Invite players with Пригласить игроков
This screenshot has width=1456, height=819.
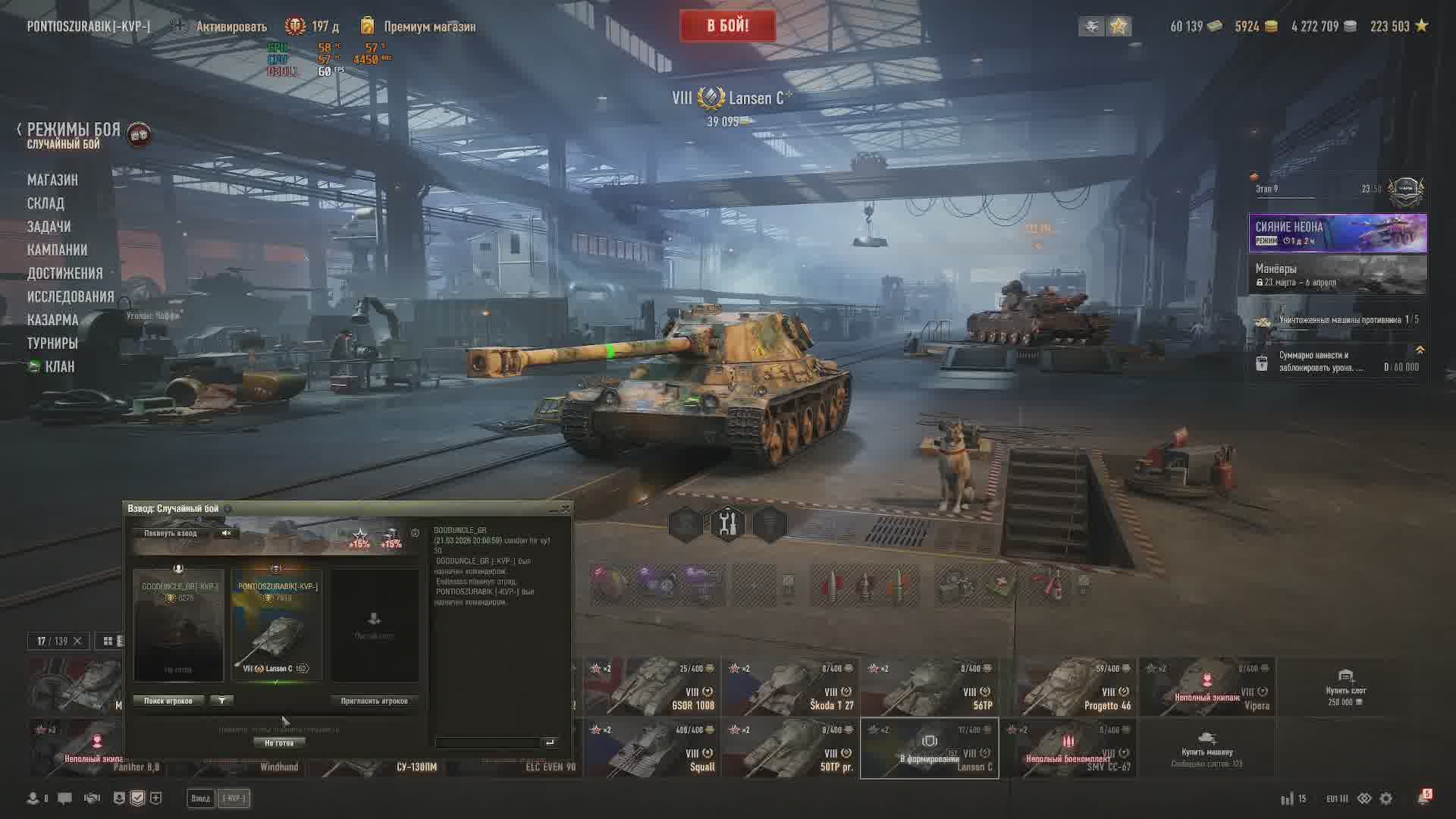[x=374, y=701]
